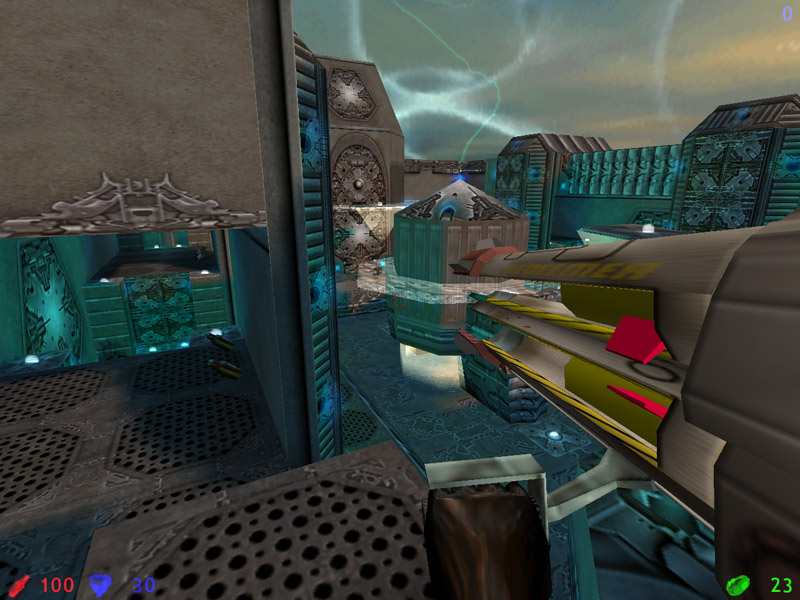Click the green ammo icon

click(738, 584)
